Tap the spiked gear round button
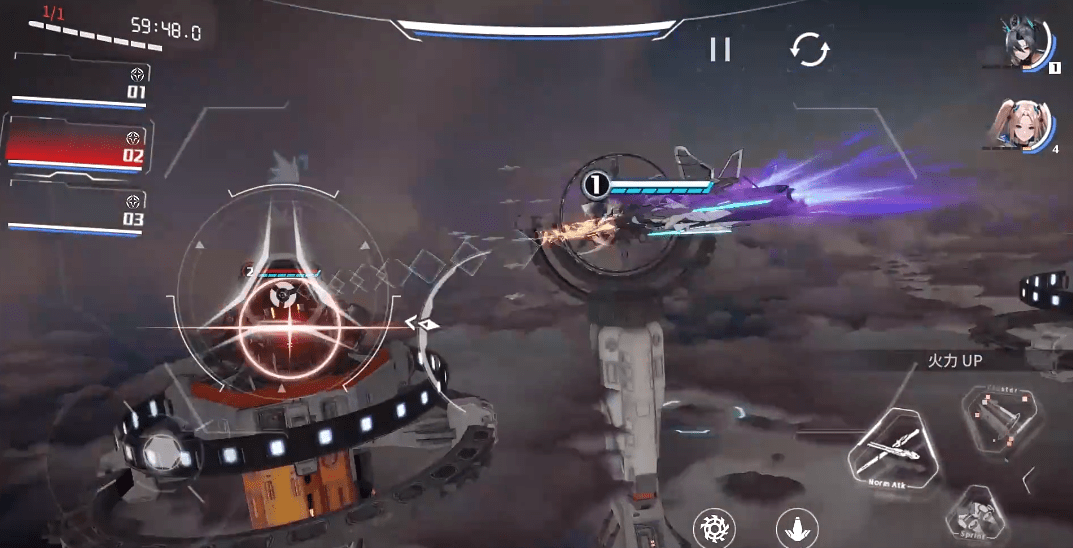The image size is (1073, 548). 714,528
